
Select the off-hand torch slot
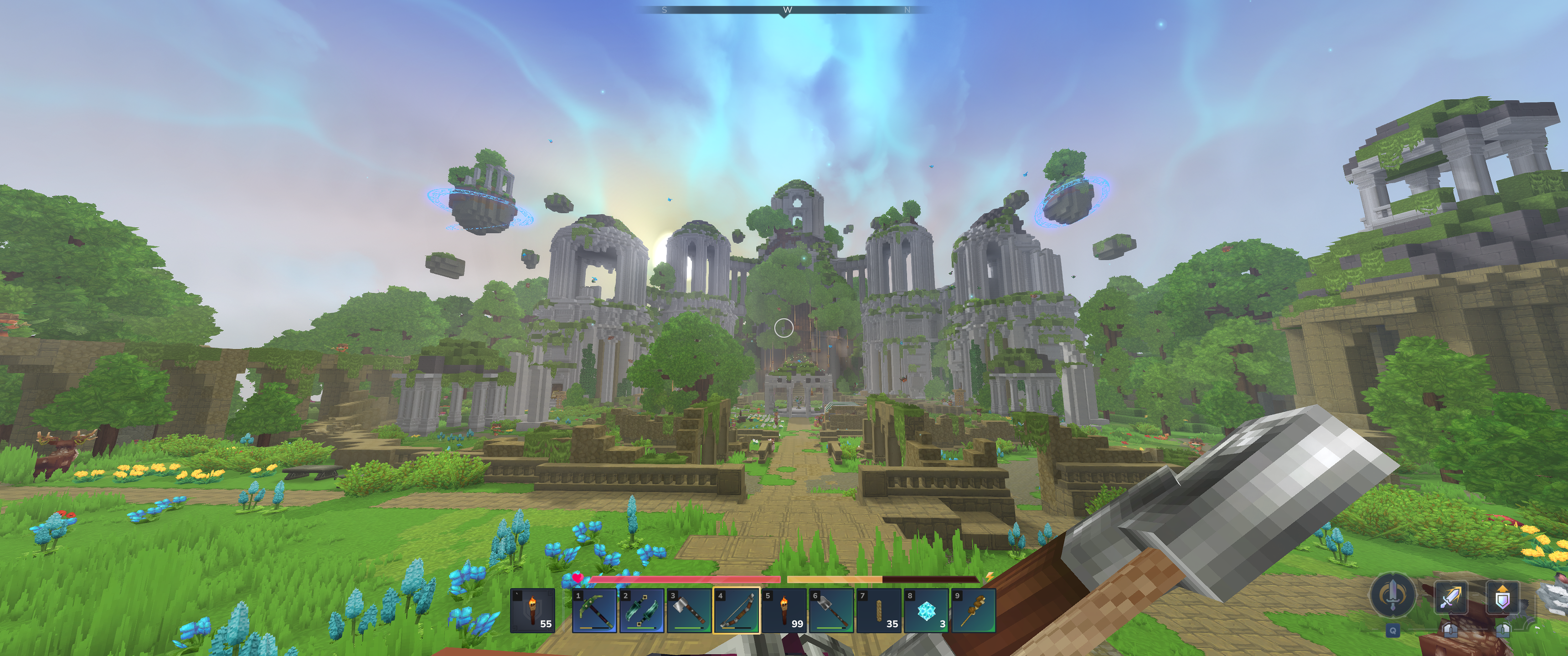pyautogui.click(x=532, y=610)
